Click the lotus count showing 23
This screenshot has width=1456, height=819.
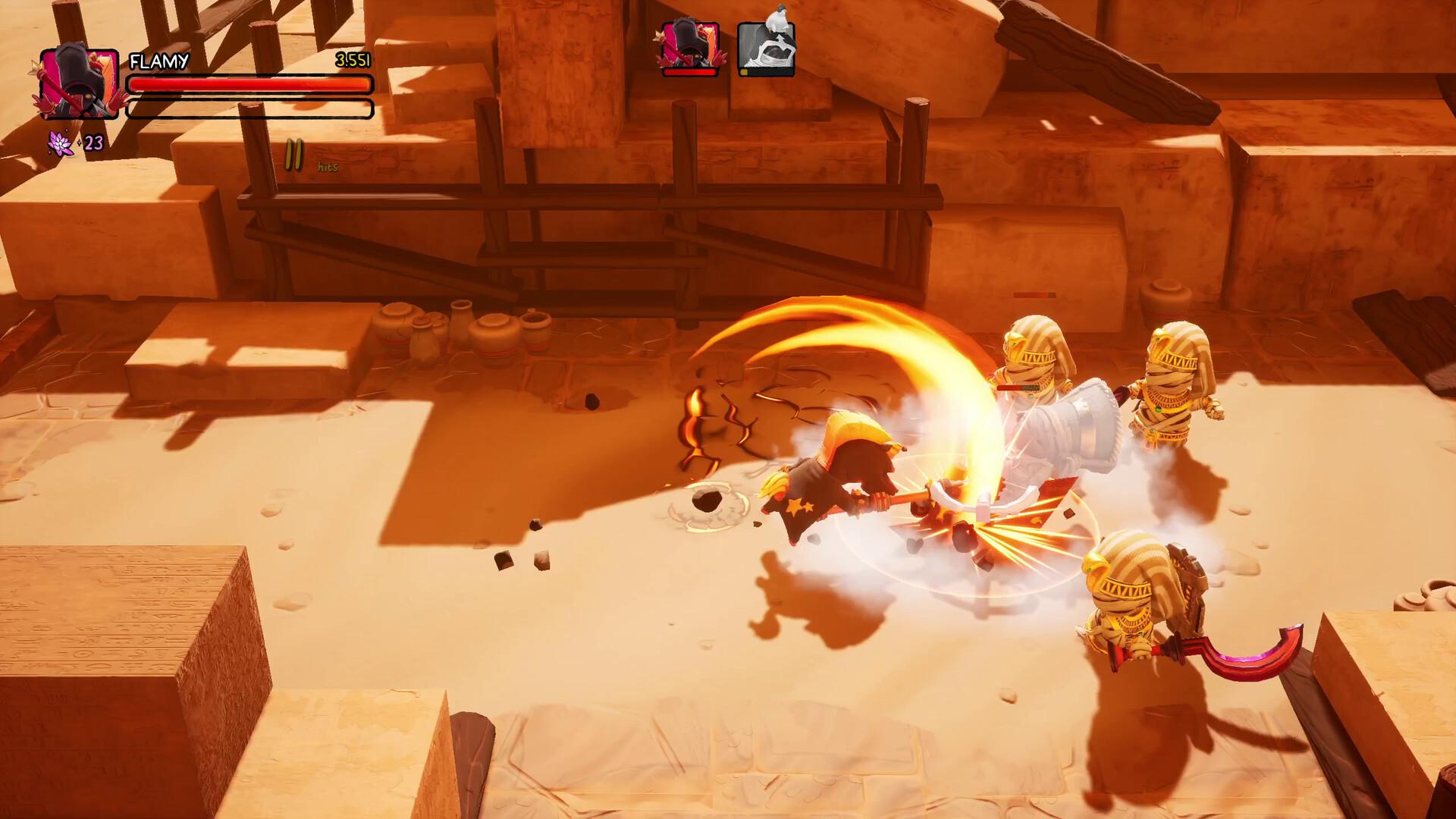[x=93, y=143]
